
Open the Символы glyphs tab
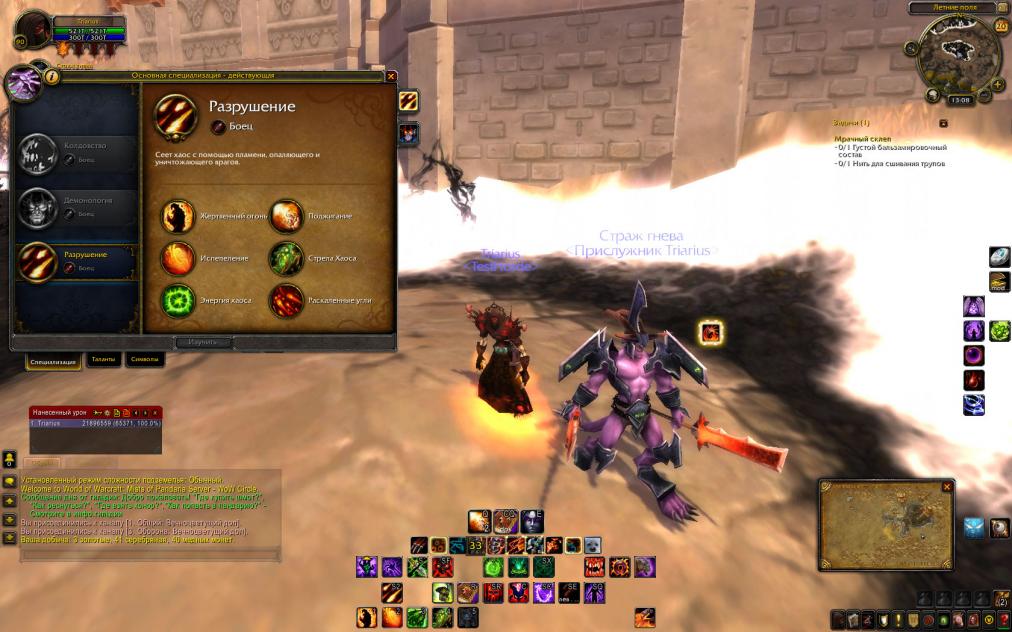[x=143, y=360]
